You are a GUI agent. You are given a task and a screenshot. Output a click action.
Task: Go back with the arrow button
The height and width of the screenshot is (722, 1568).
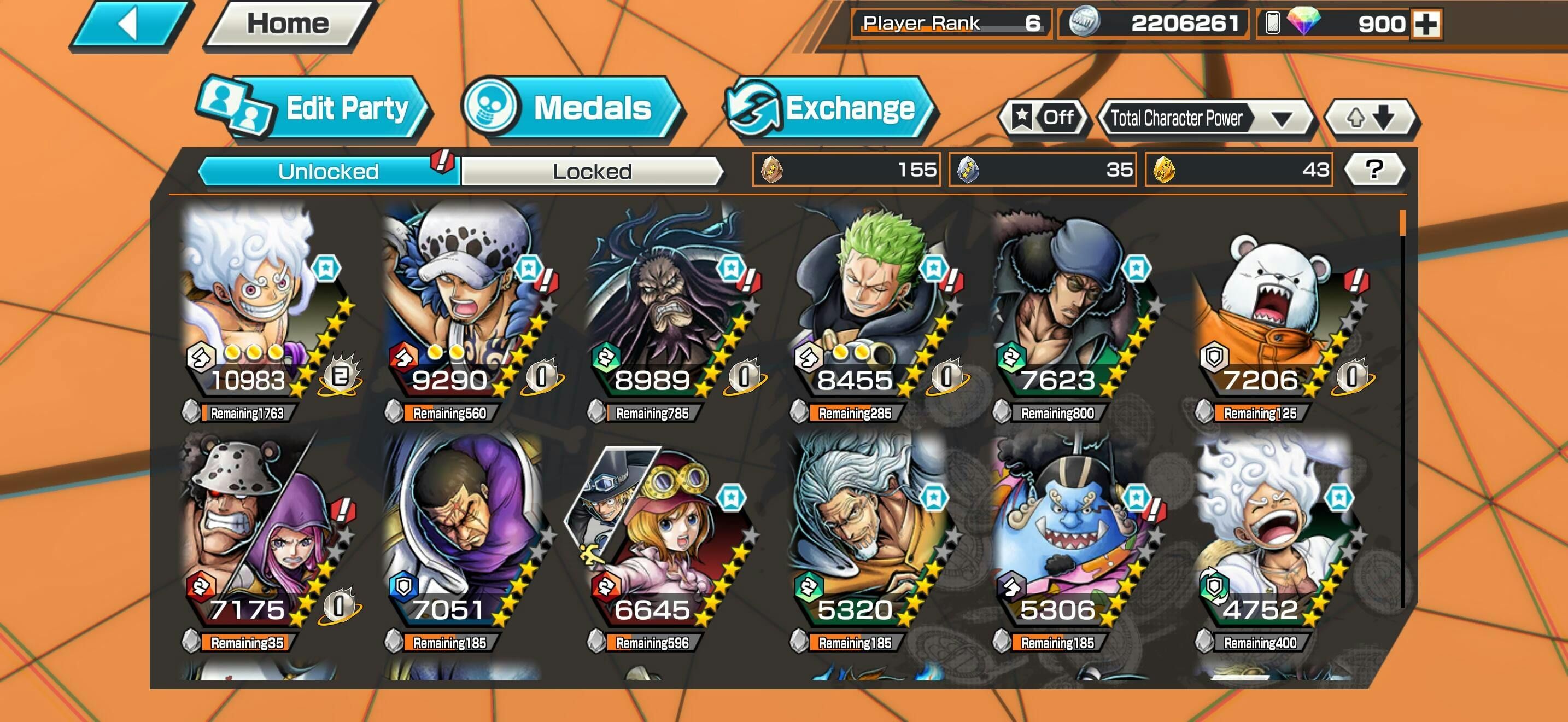coord(129,26)
